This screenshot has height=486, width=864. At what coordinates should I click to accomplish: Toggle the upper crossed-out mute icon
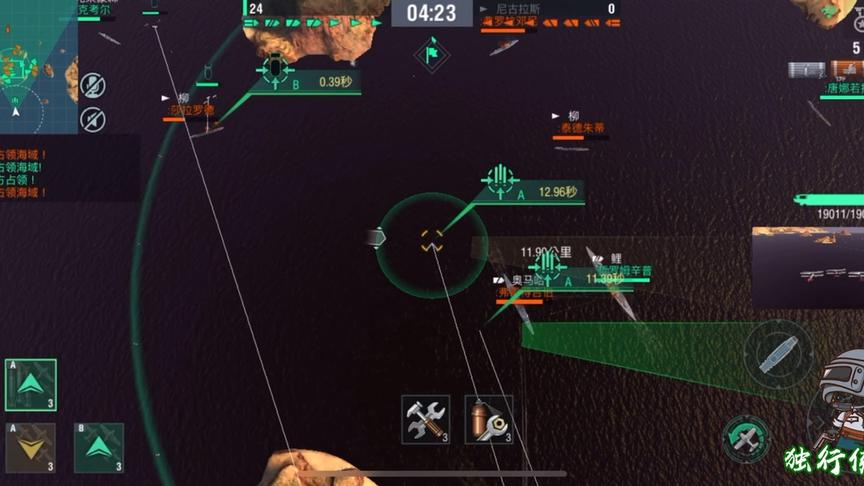pos(92,86)
